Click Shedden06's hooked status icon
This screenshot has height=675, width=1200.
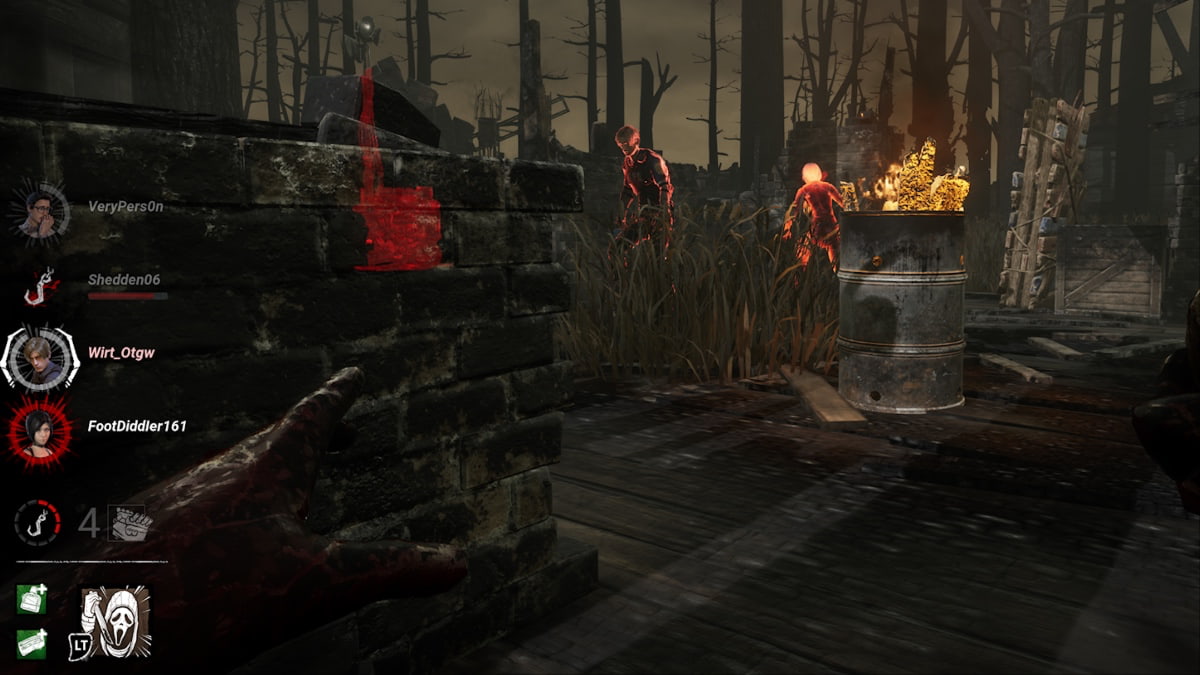click(x=41, y=287)
